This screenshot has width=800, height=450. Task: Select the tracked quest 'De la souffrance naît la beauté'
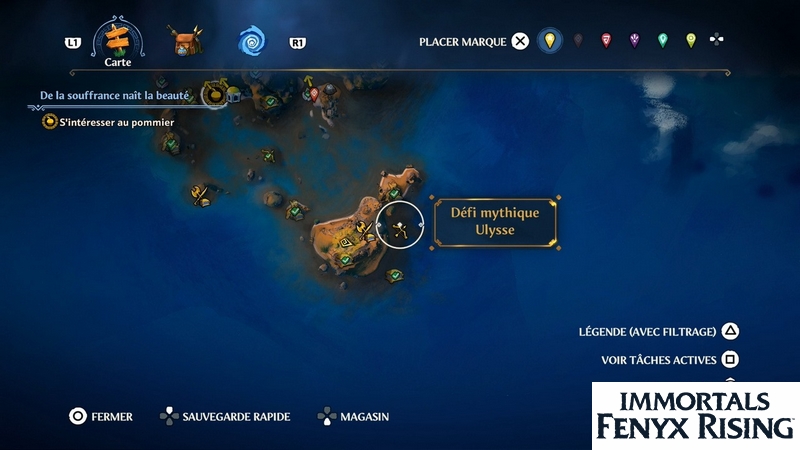coord(114,95)
